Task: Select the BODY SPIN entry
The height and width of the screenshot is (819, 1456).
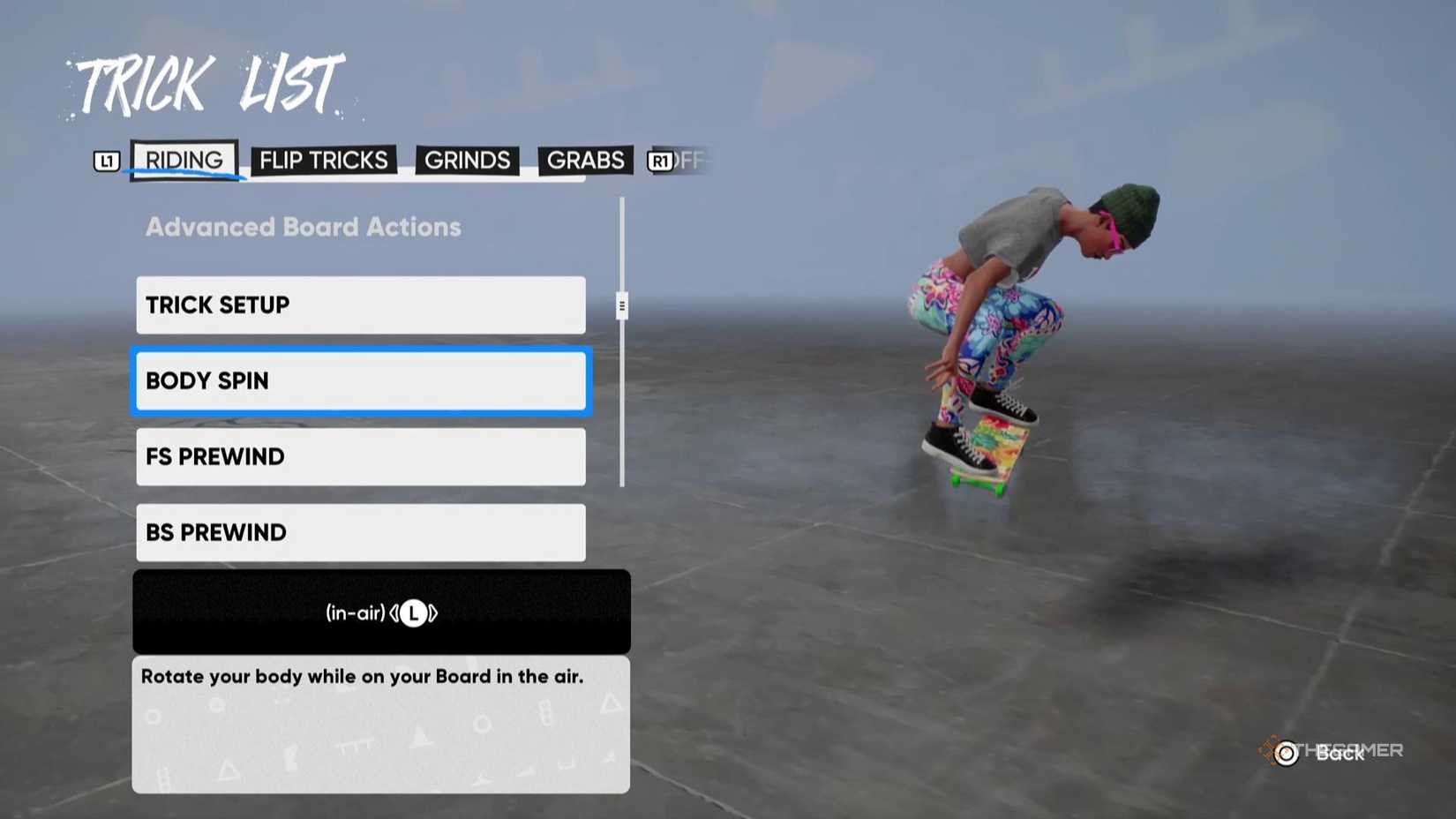Action: pos(360,381)
